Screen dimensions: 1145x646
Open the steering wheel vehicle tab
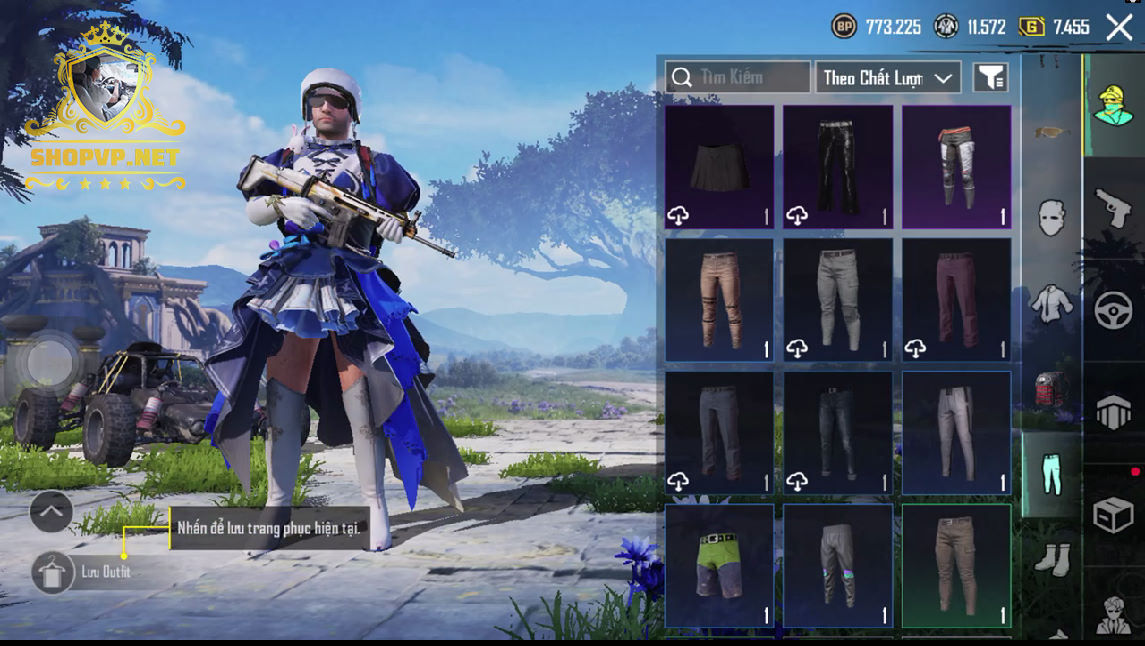click(1113, 311)
